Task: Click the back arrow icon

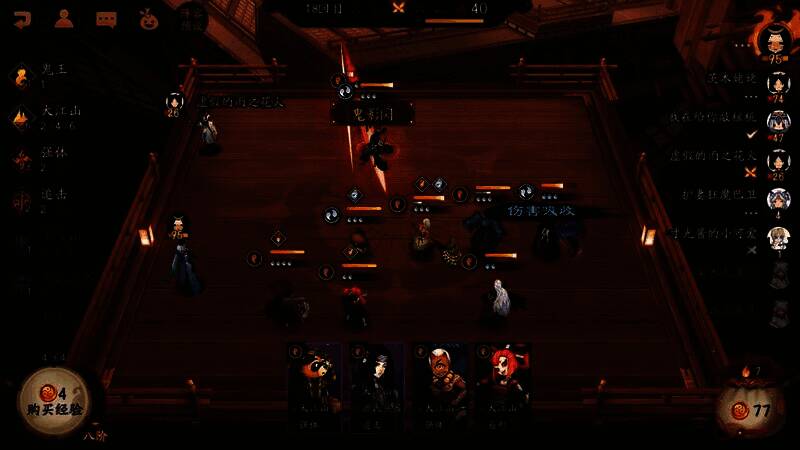Action: 21,18
